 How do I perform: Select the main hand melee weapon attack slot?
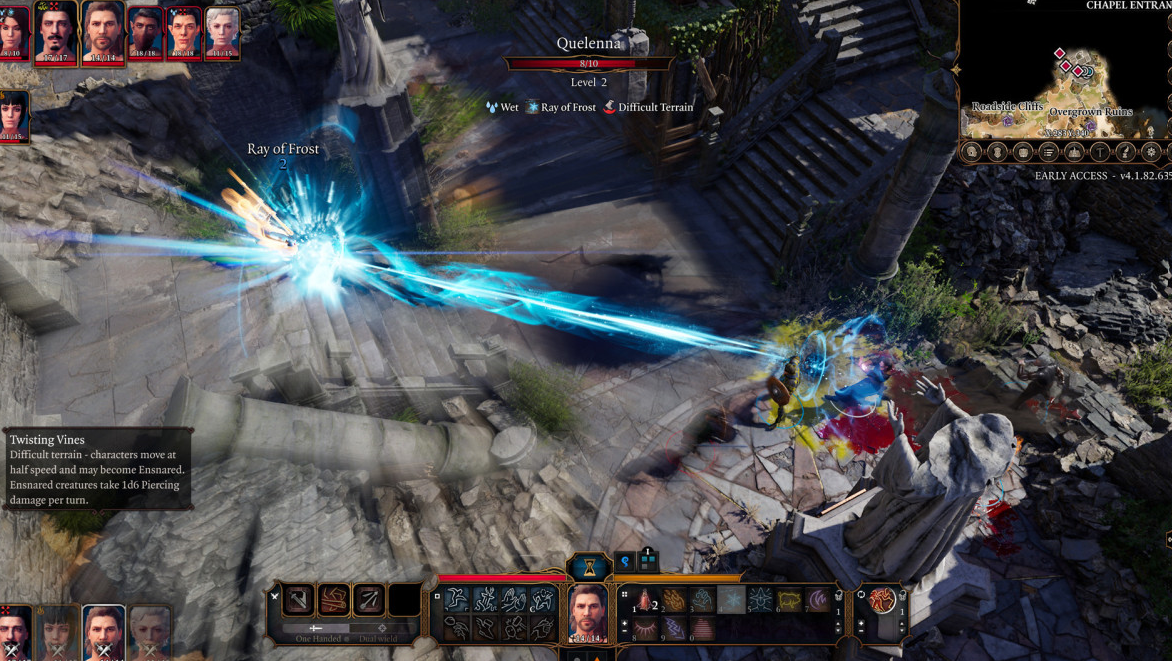[x=299, y=600]
